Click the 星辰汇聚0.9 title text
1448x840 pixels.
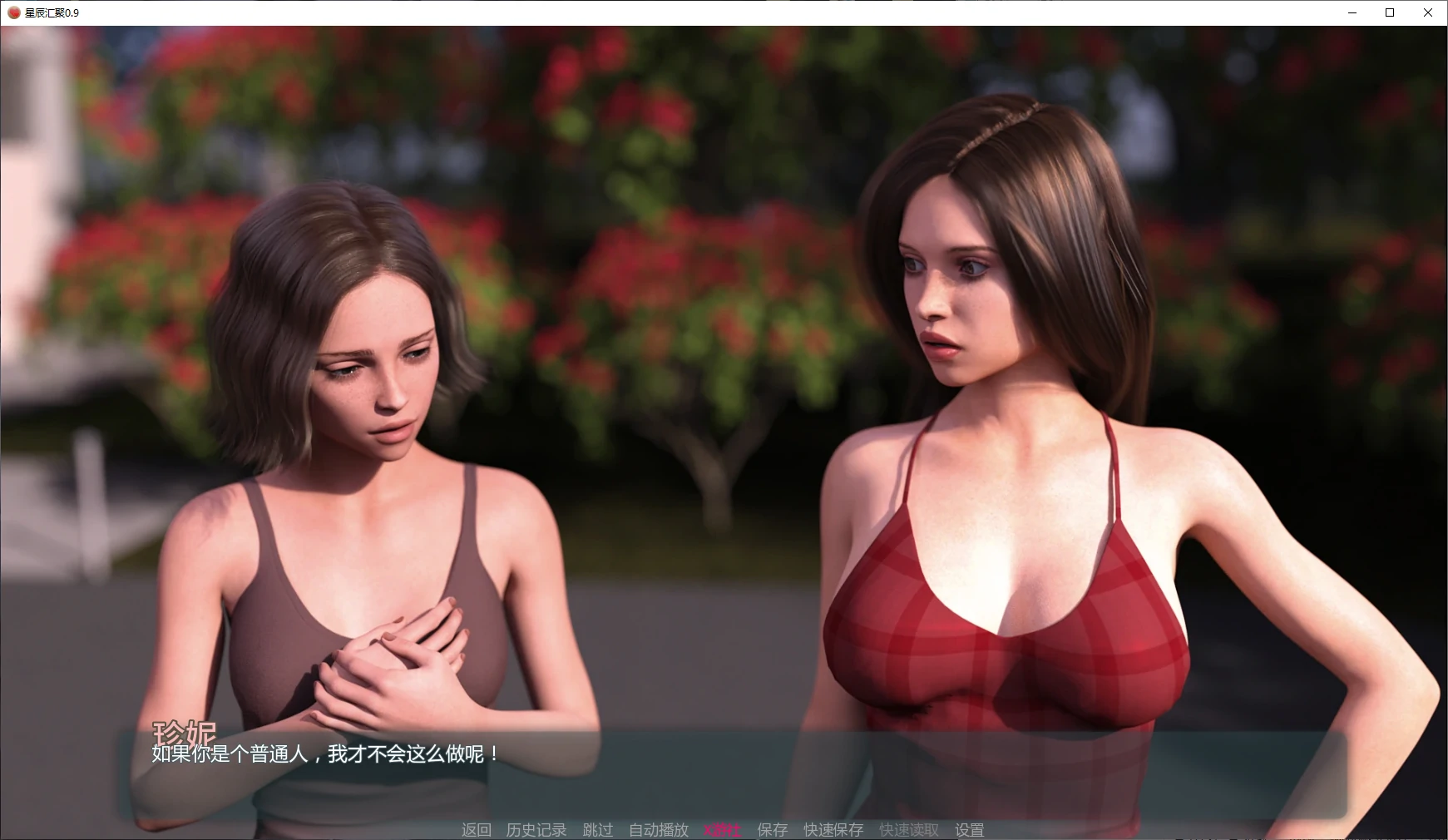coord(52,13)
